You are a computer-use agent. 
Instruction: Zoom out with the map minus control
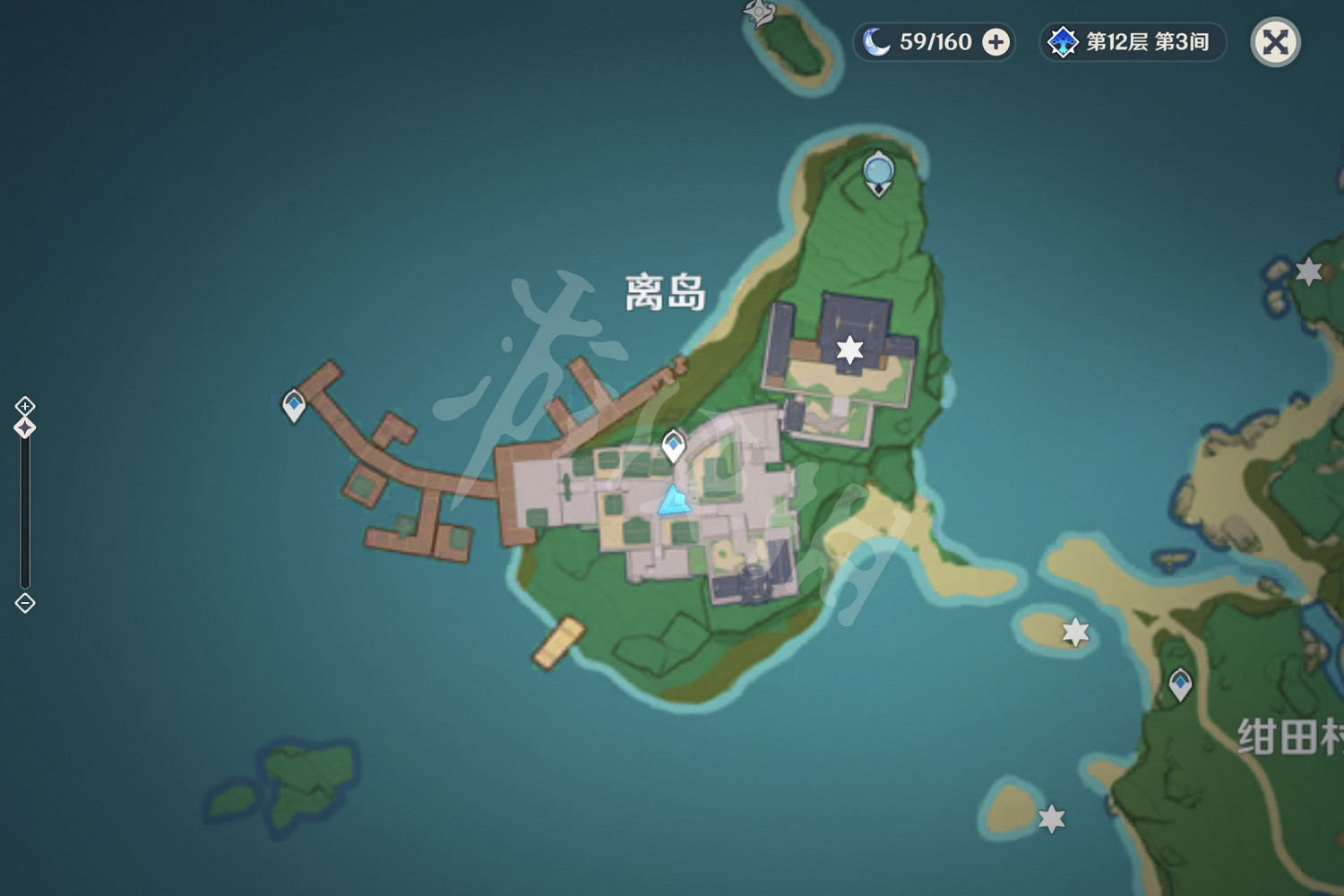click(23, 605)
